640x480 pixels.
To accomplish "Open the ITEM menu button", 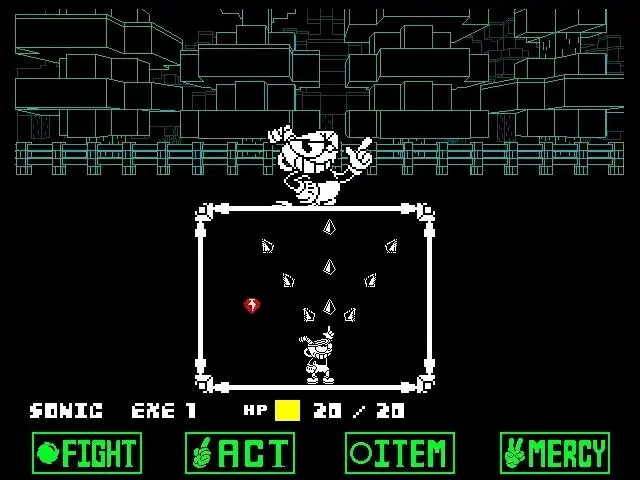I will tap(399, 453).
